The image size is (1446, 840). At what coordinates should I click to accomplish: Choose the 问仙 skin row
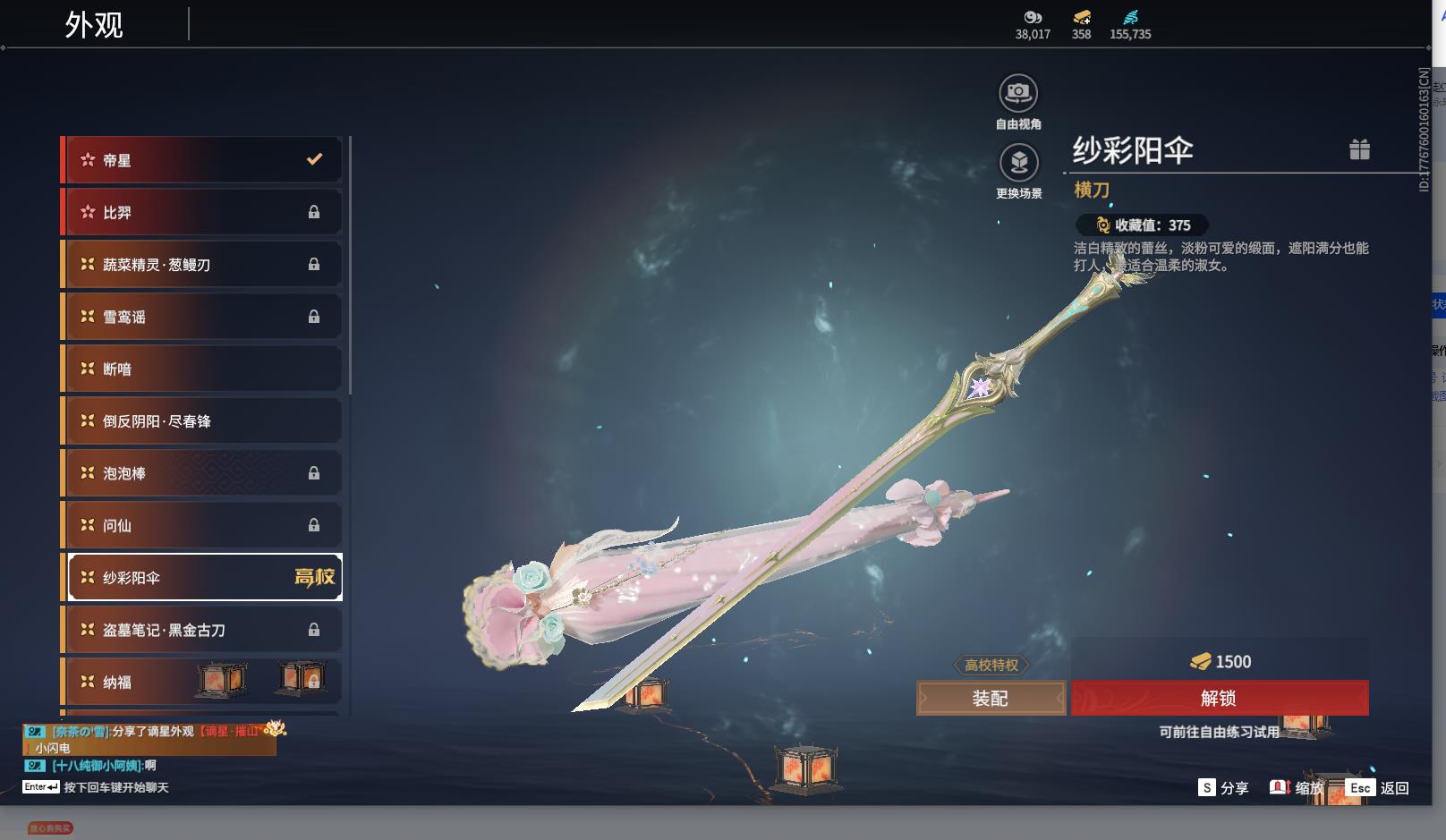point(201,525)
